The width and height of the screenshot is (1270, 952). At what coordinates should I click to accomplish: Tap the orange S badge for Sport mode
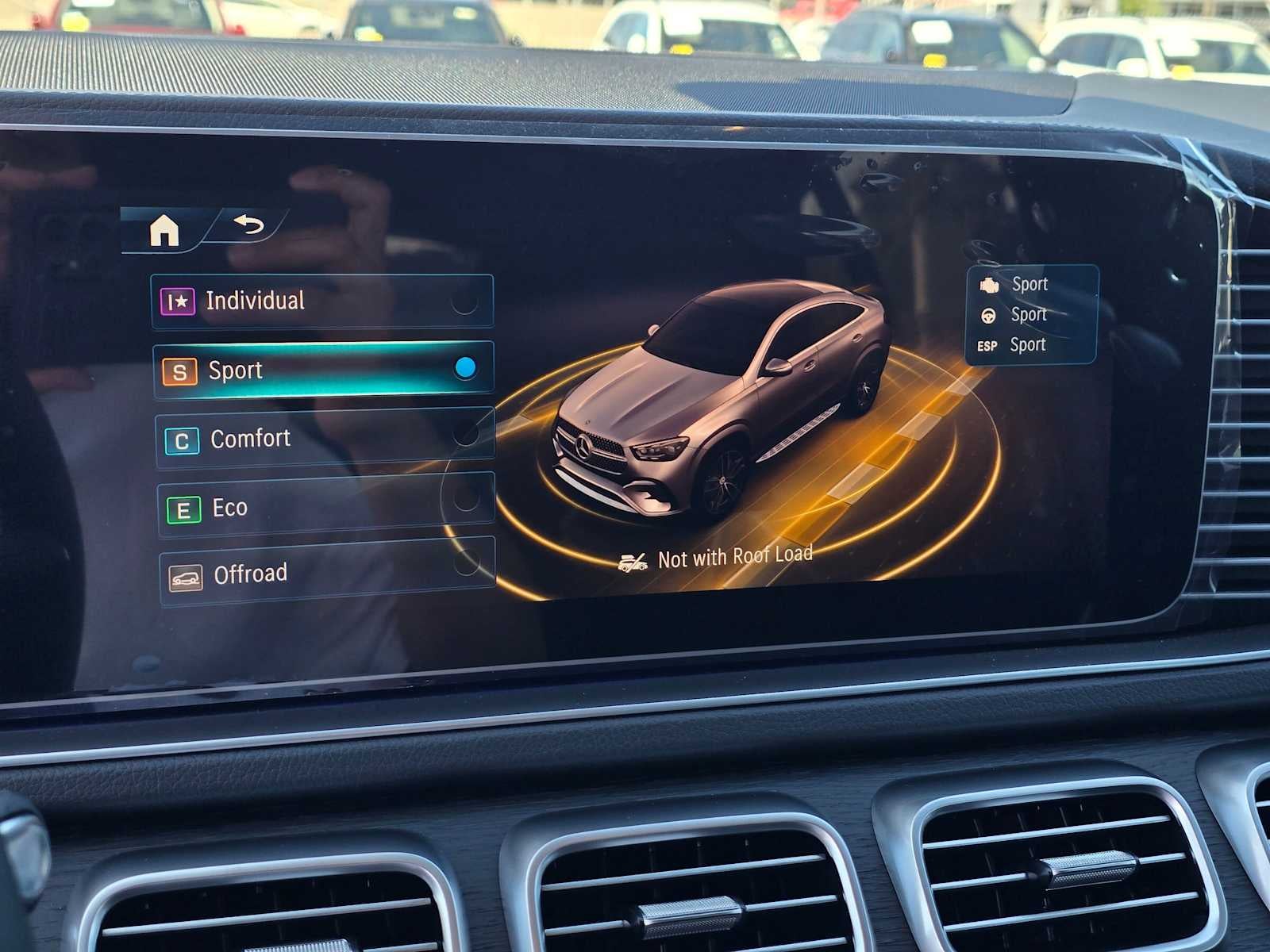[x=182, y=370]
